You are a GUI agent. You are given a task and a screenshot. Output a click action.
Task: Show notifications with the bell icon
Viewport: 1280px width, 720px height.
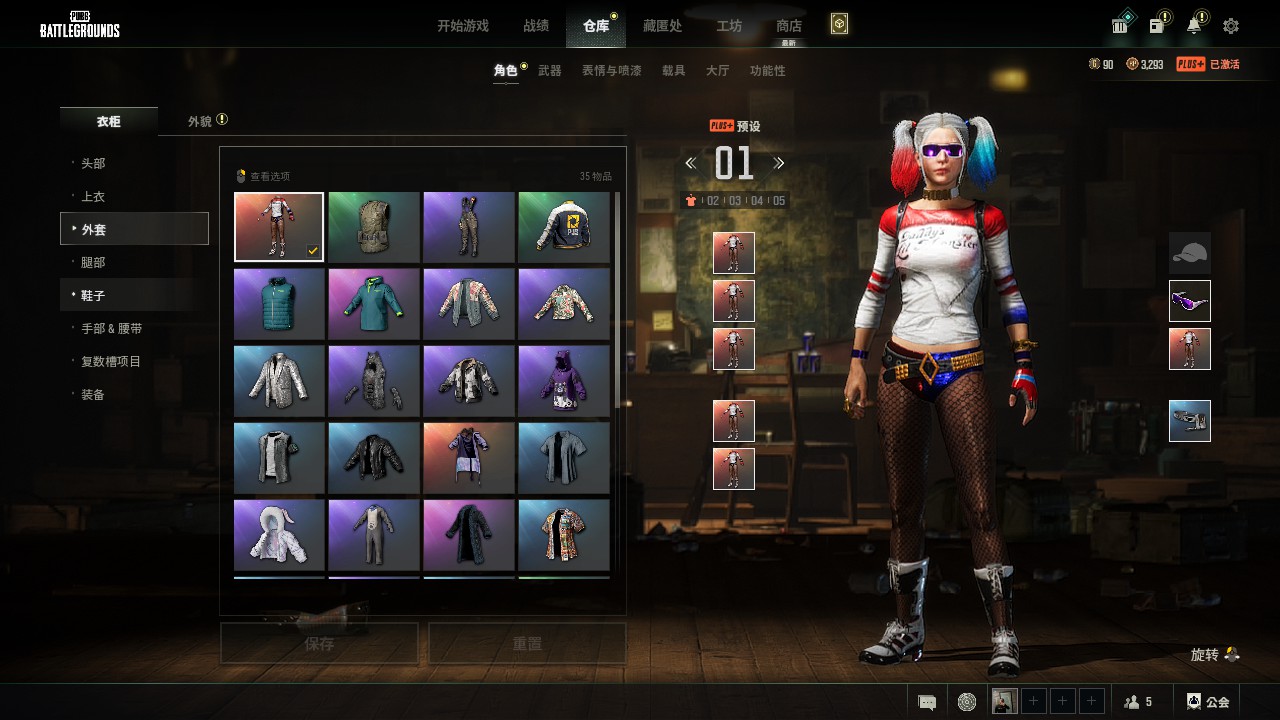[1194, 26]
